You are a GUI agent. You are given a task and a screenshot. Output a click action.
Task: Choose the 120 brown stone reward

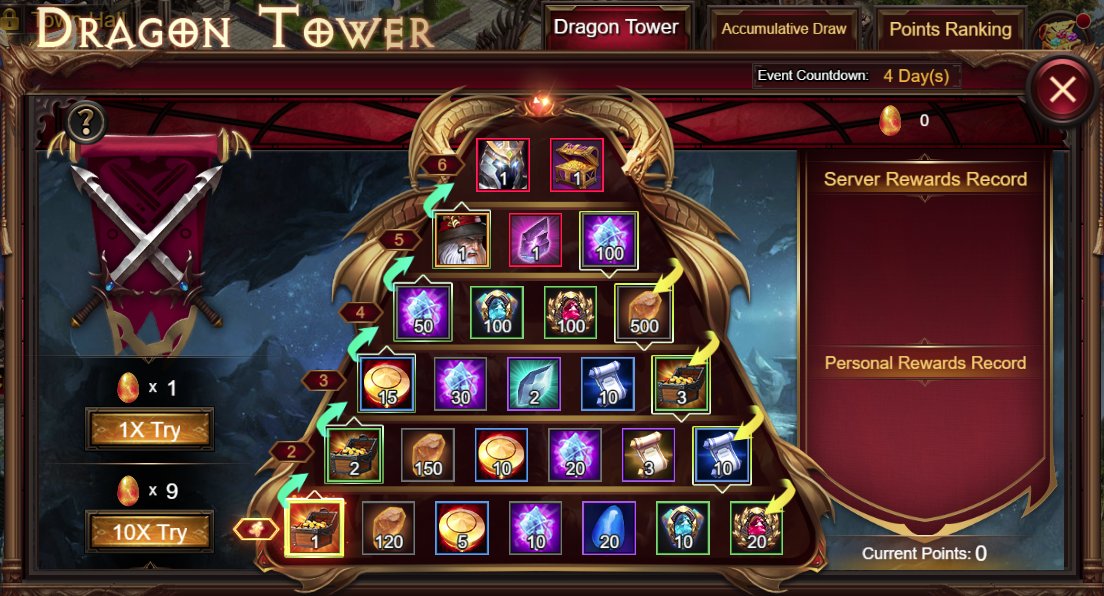pyautogui.click(x=388, y=528)
